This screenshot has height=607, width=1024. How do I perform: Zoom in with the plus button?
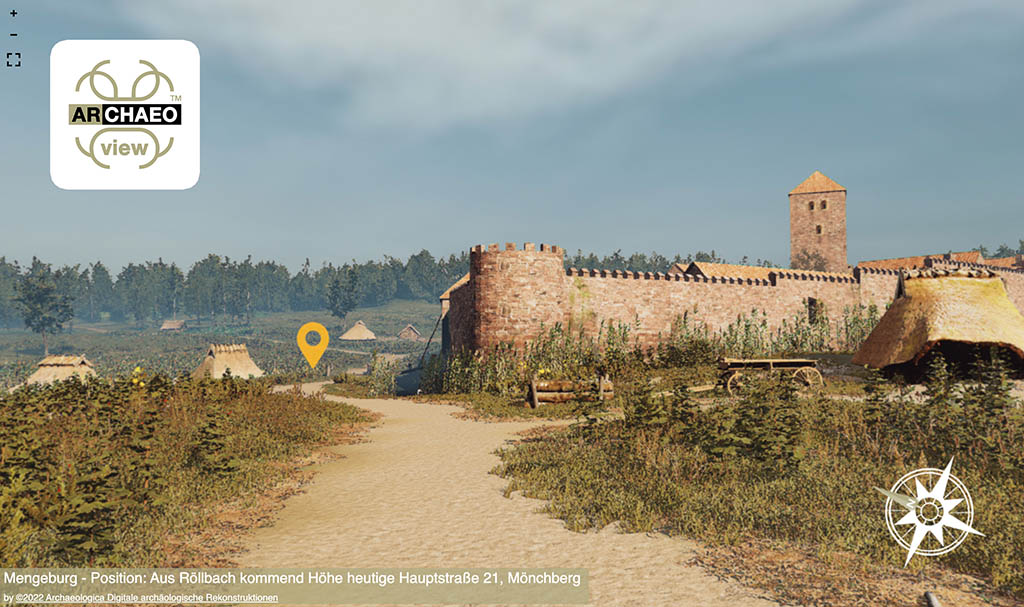13,14
